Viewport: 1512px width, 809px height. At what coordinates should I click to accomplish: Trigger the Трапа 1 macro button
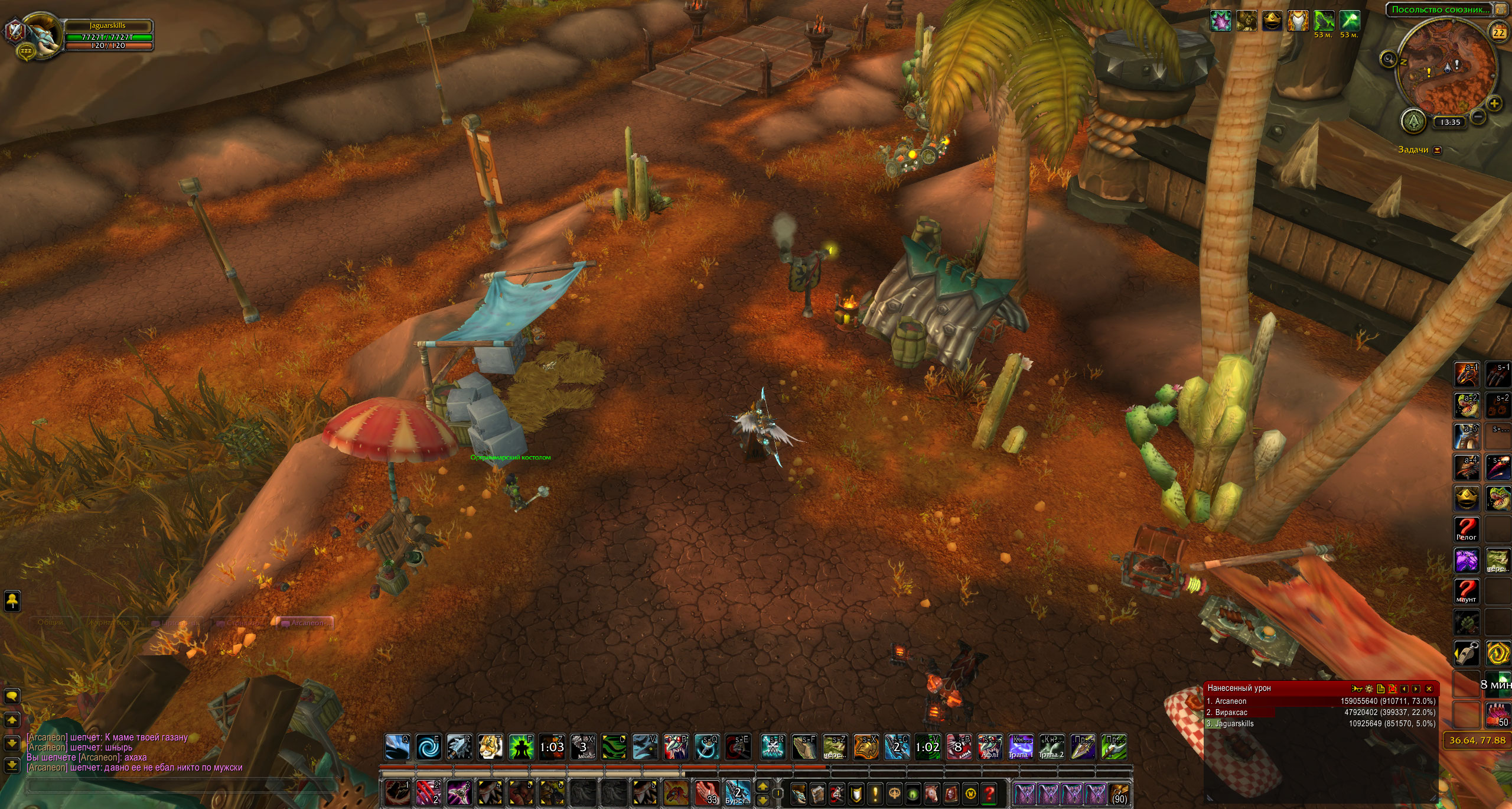[1021, 747]
